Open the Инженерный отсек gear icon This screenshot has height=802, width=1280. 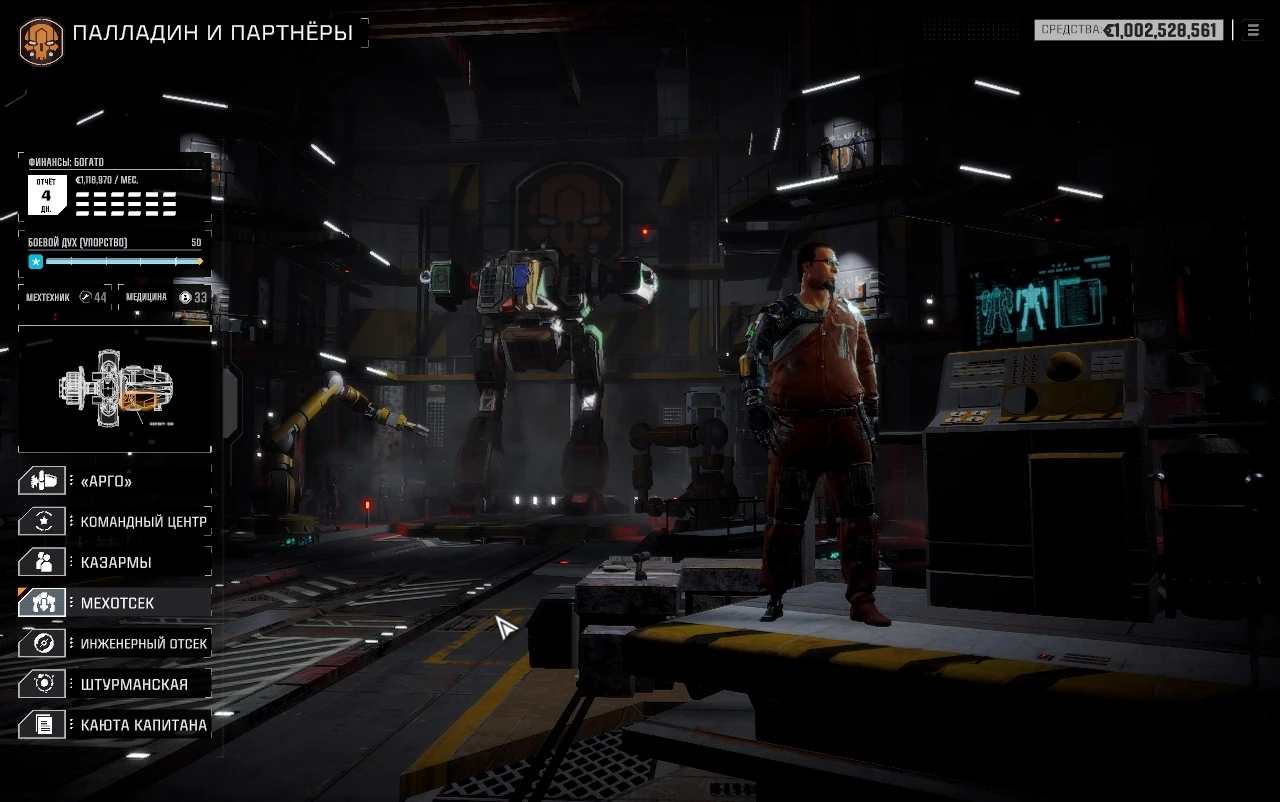pyautogui.click(x=42, y=643)
